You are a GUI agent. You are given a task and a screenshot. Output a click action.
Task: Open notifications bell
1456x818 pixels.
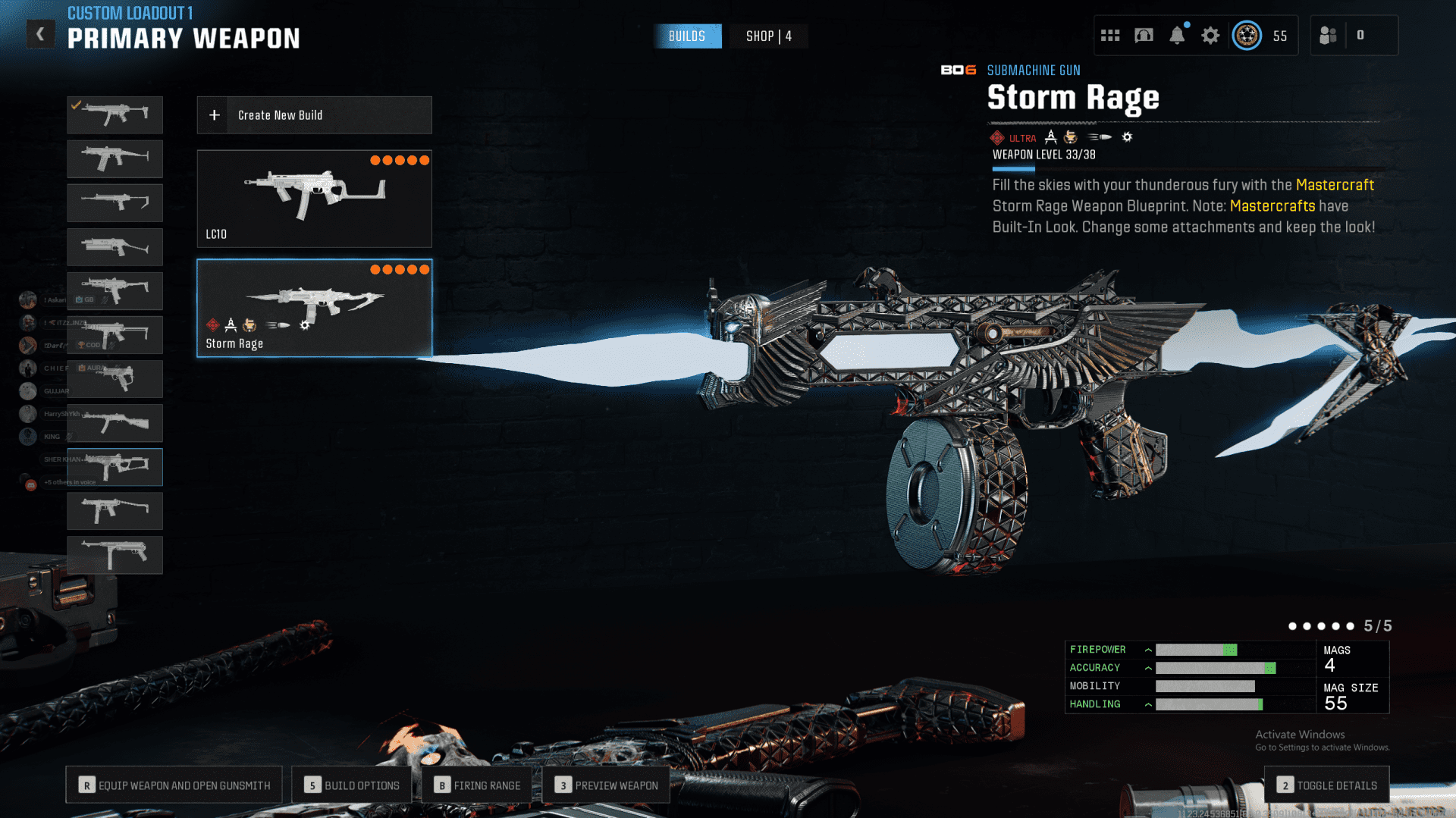pos(1177,36)
